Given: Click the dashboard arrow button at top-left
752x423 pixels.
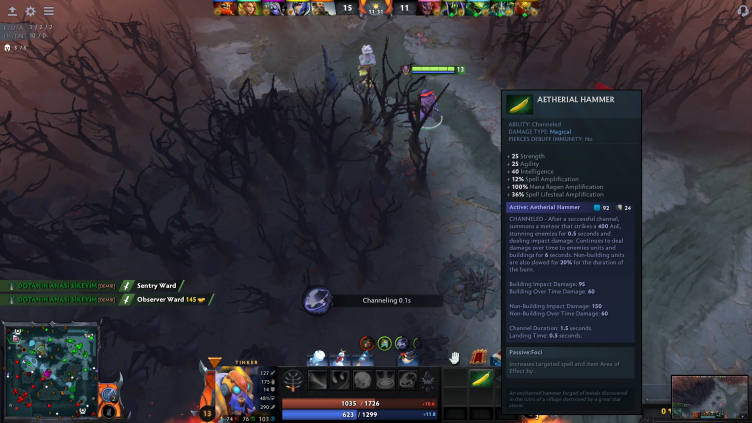Looking at the screenshot, I should click(x=12, y=11).
